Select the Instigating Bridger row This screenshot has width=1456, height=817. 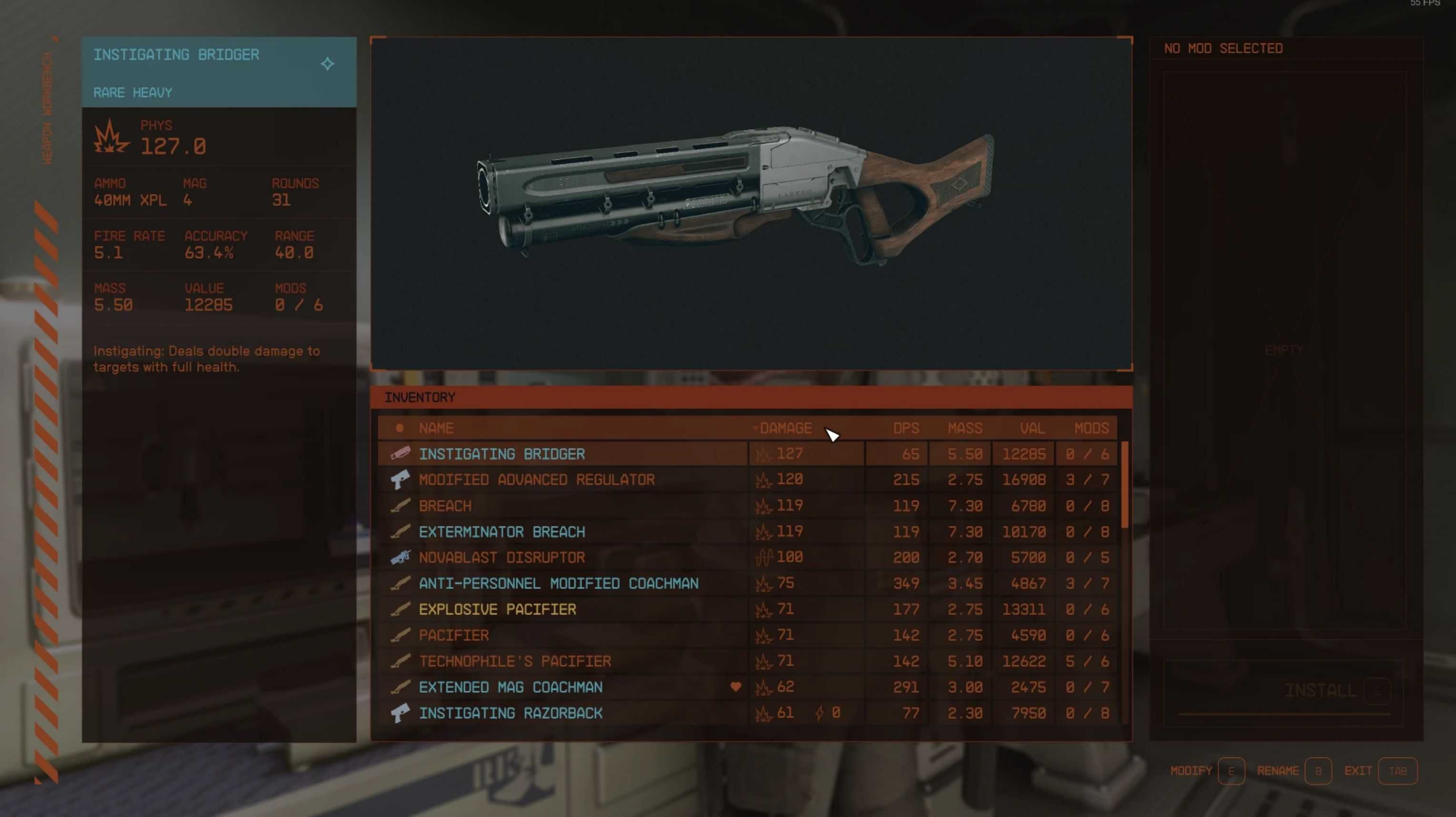(502, 454)
